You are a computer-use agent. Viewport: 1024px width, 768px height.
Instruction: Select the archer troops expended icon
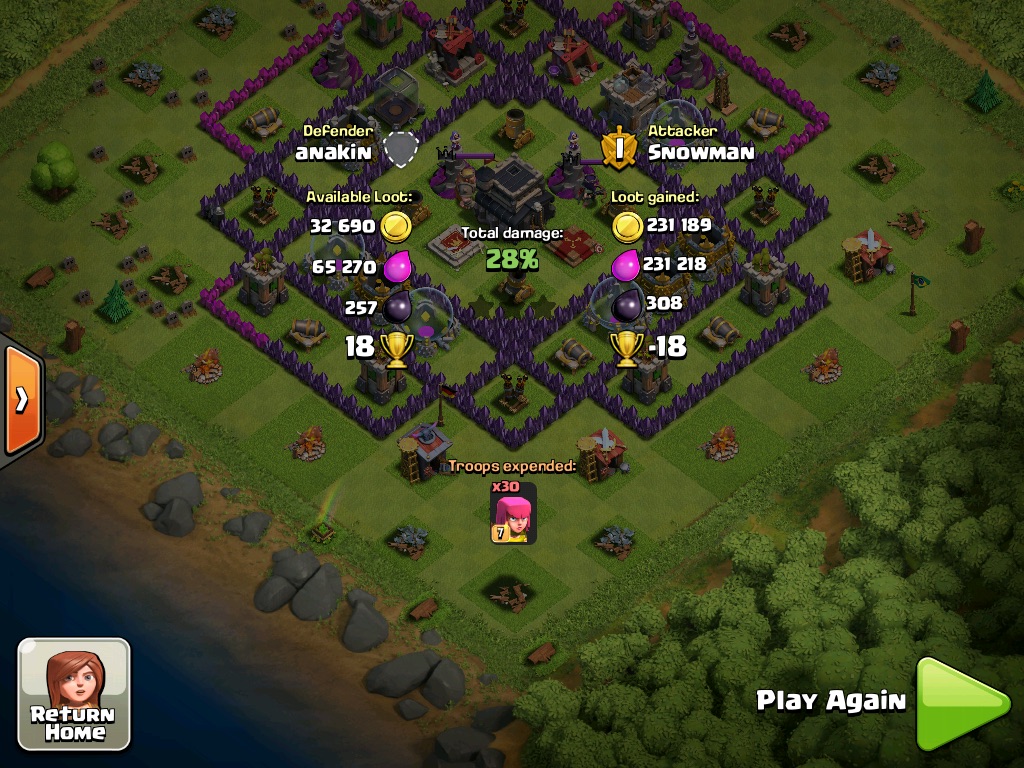pos(513,513)
